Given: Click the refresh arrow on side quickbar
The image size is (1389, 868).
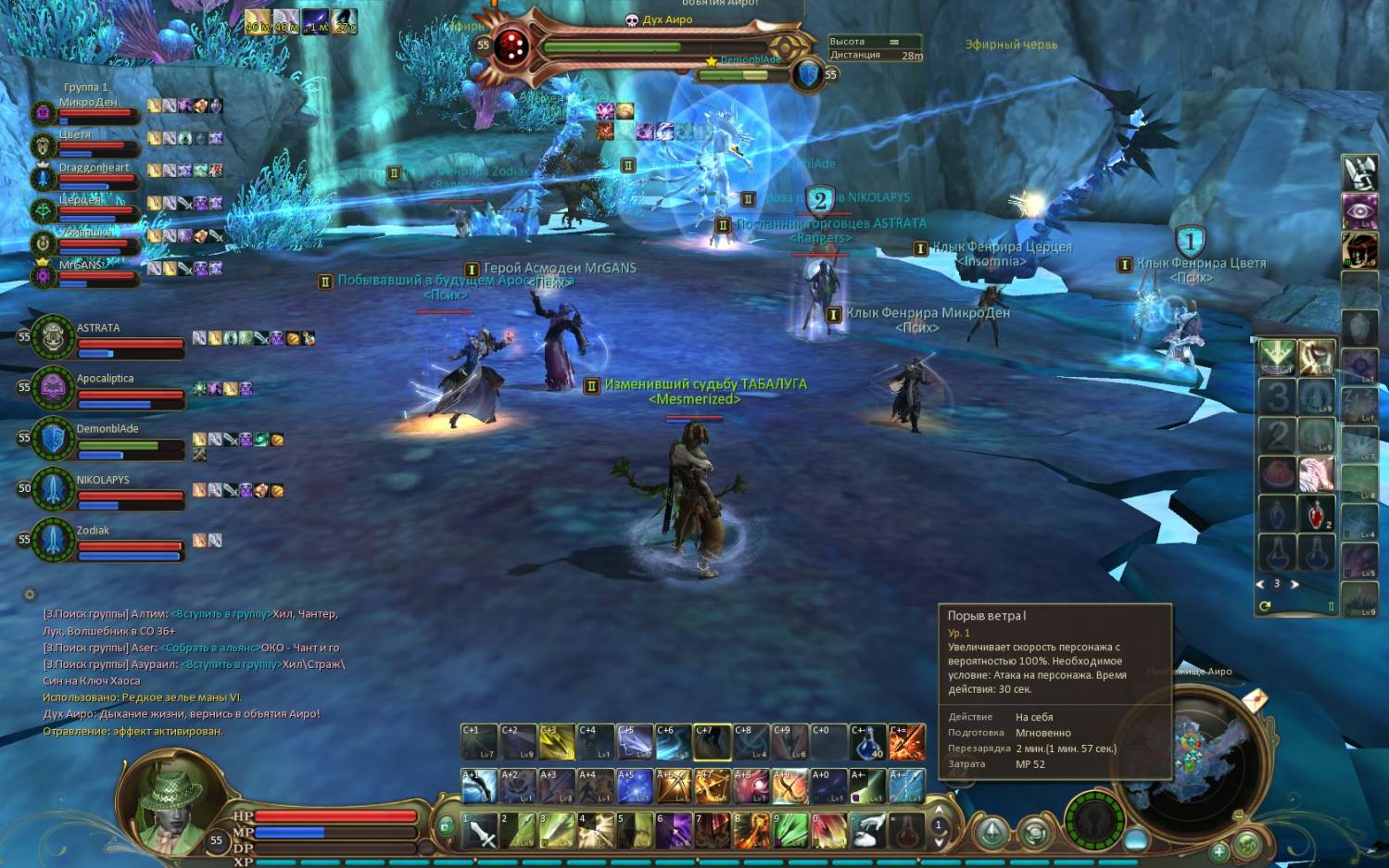Looking at the screenshot, I should 1265,606.
